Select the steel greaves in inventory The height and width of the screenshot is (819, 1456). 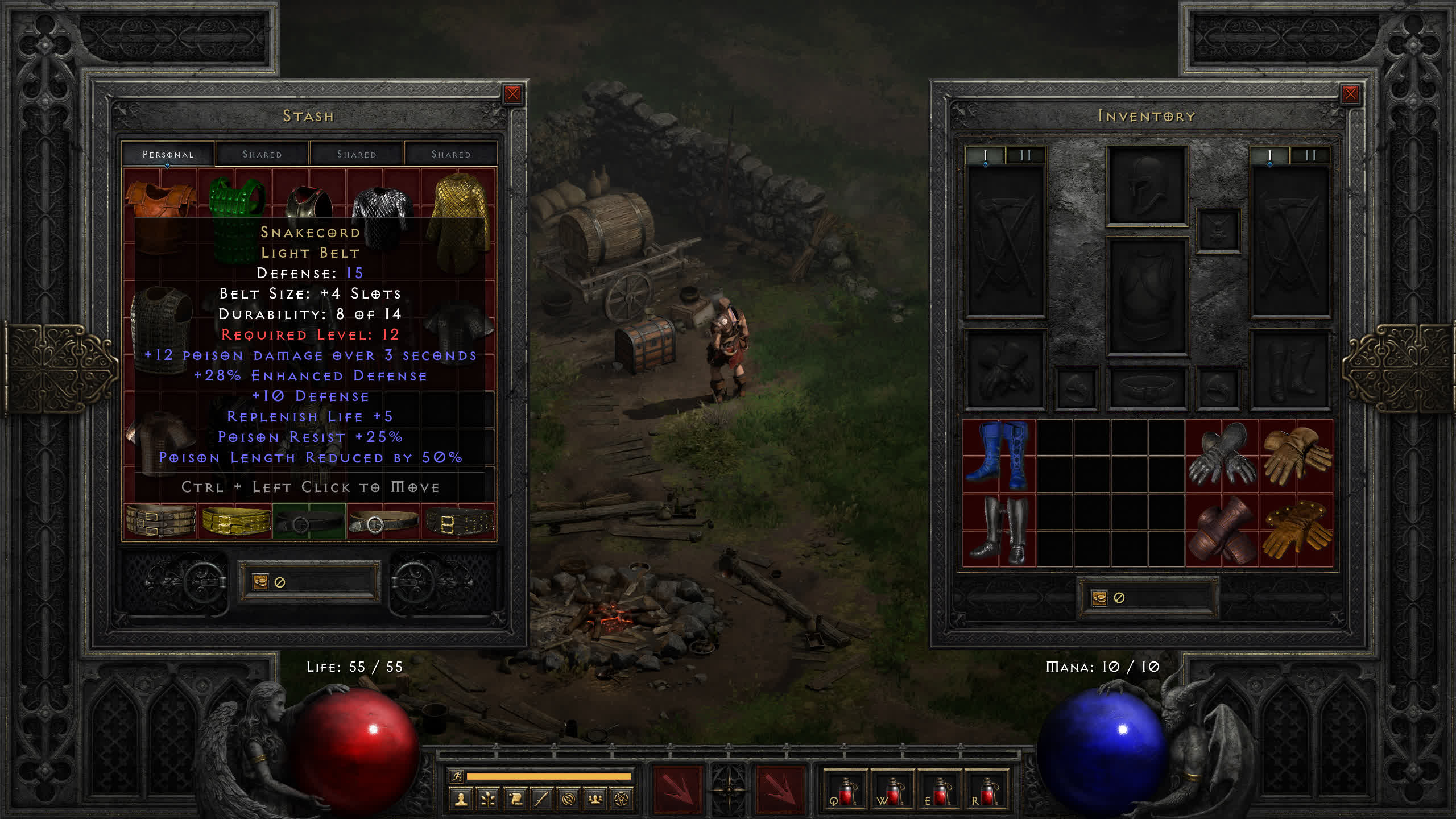point(999,530)
